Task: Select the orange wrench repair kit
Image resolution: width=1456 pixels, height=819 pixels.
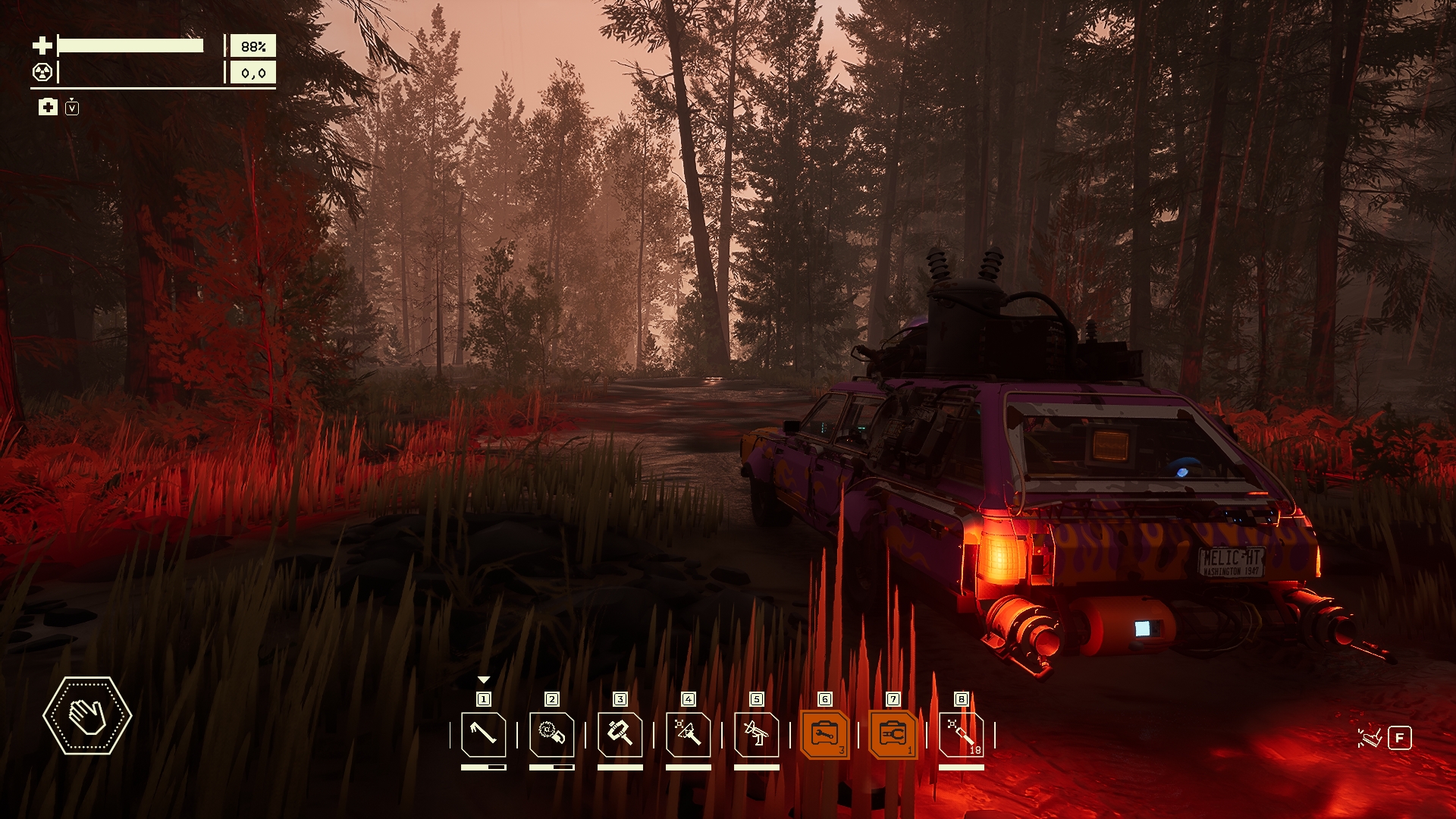Action: pyautogui.click(x=824, y=734)
